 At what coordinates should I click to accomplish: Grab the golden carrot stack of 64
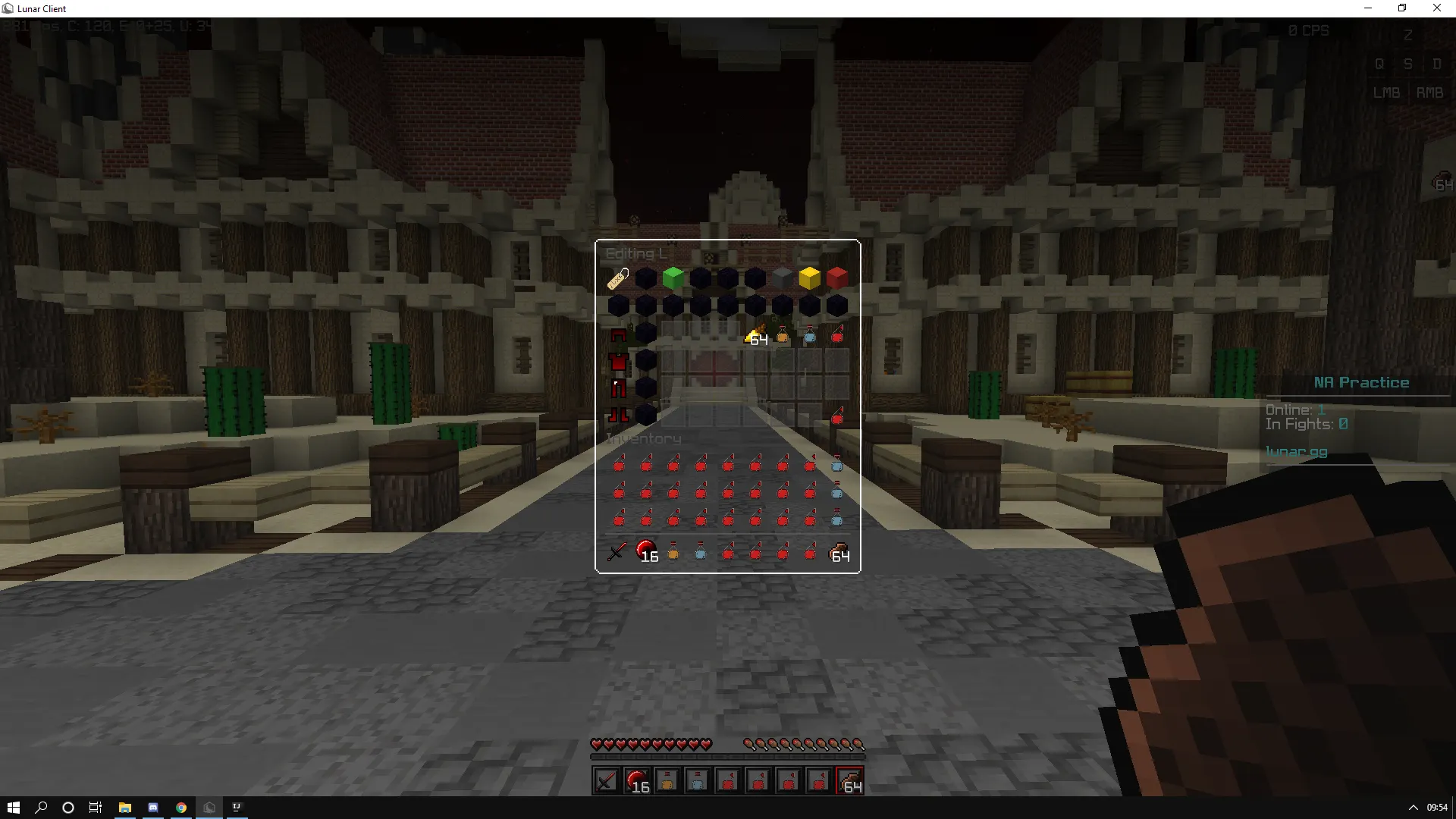[x=755, y=335]
